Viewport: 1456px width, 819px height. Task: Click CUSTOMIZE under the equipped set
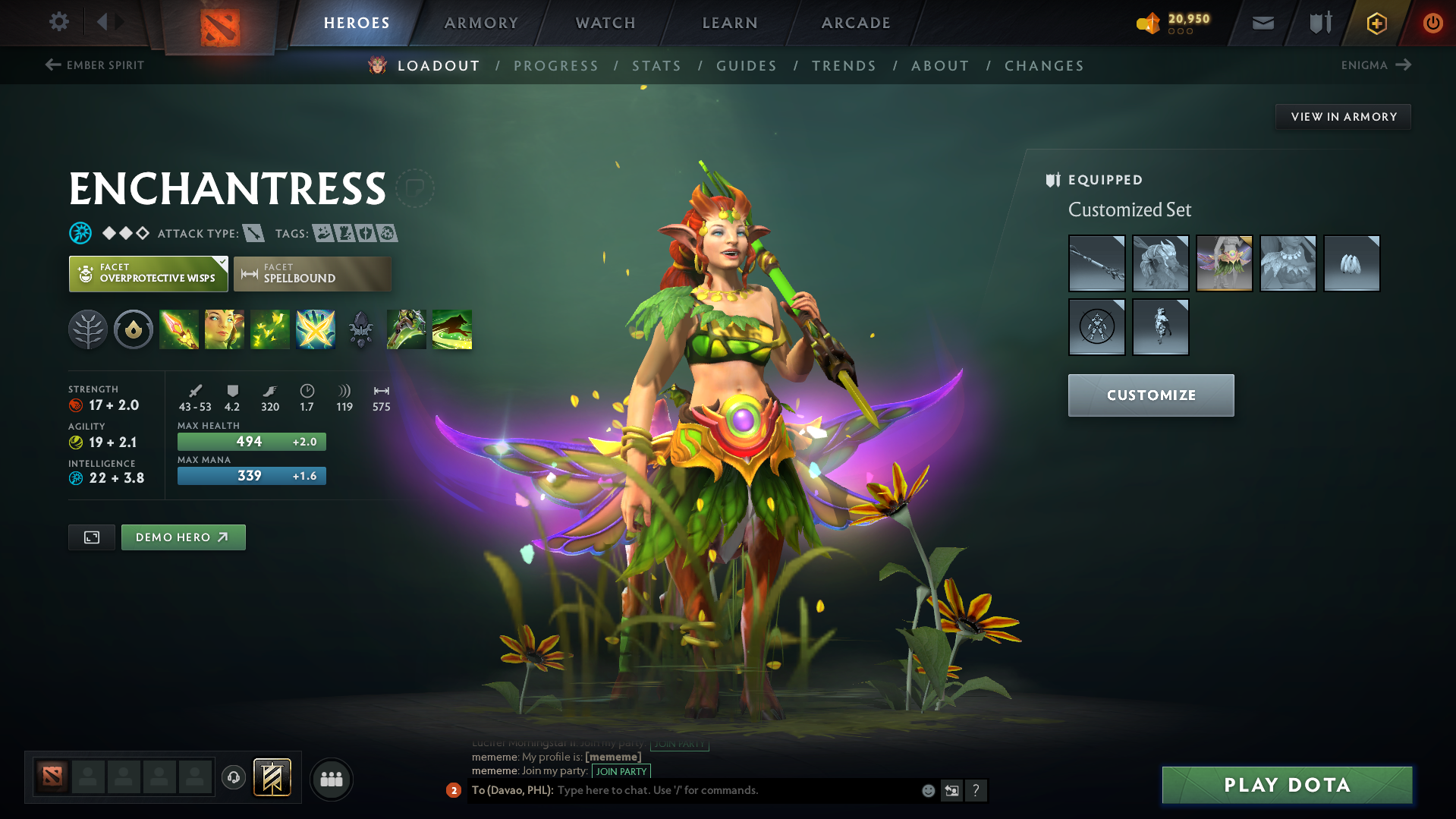point(1150,395)
